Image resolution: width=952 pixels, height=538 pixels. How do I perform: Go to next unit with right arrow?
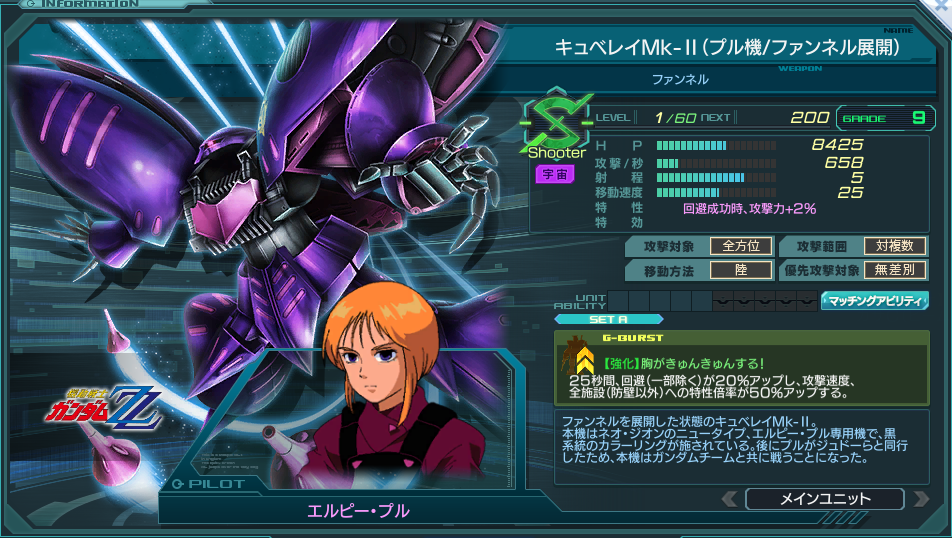pyautogui.click(x=922, y=498)
